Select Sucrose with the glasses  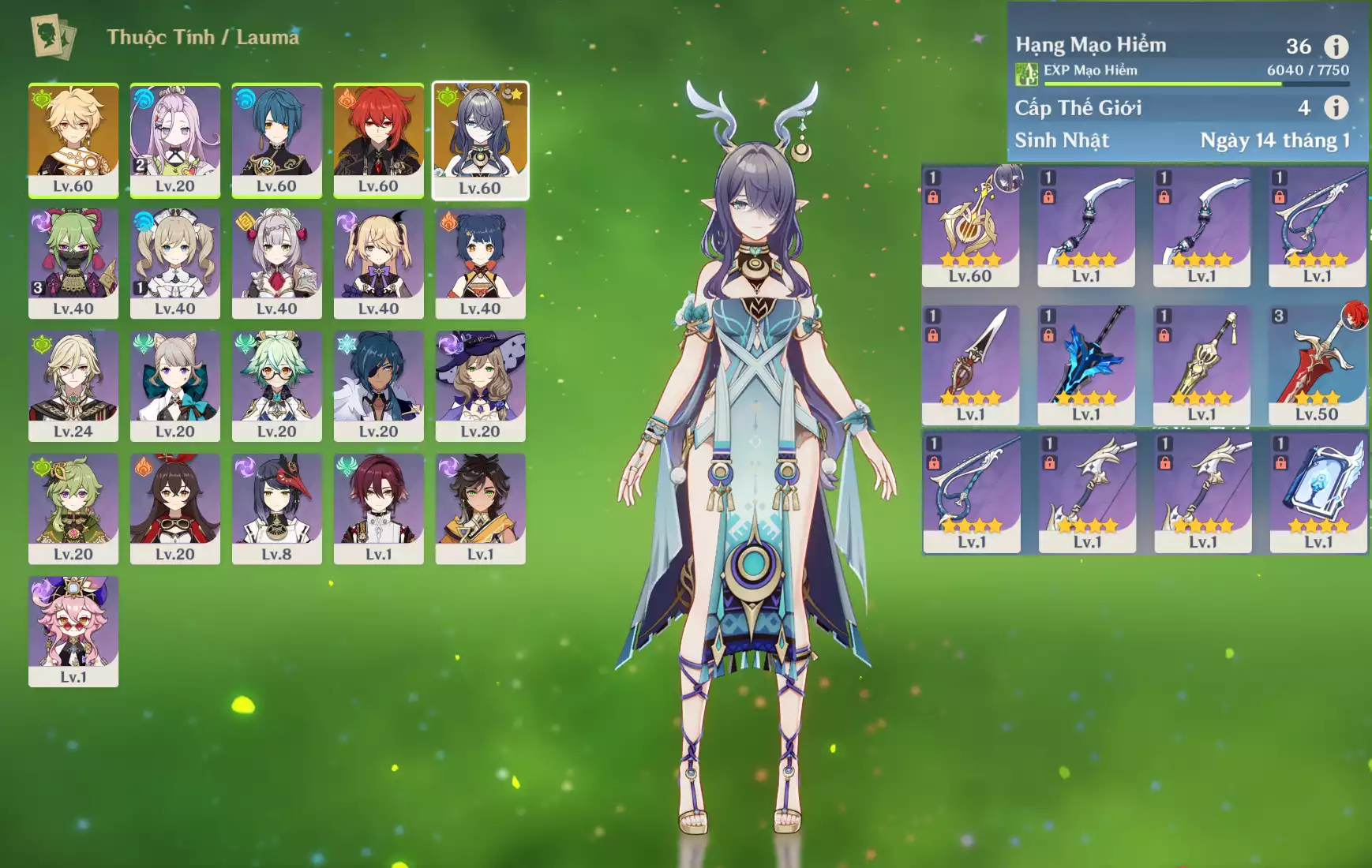click(276, 385)
